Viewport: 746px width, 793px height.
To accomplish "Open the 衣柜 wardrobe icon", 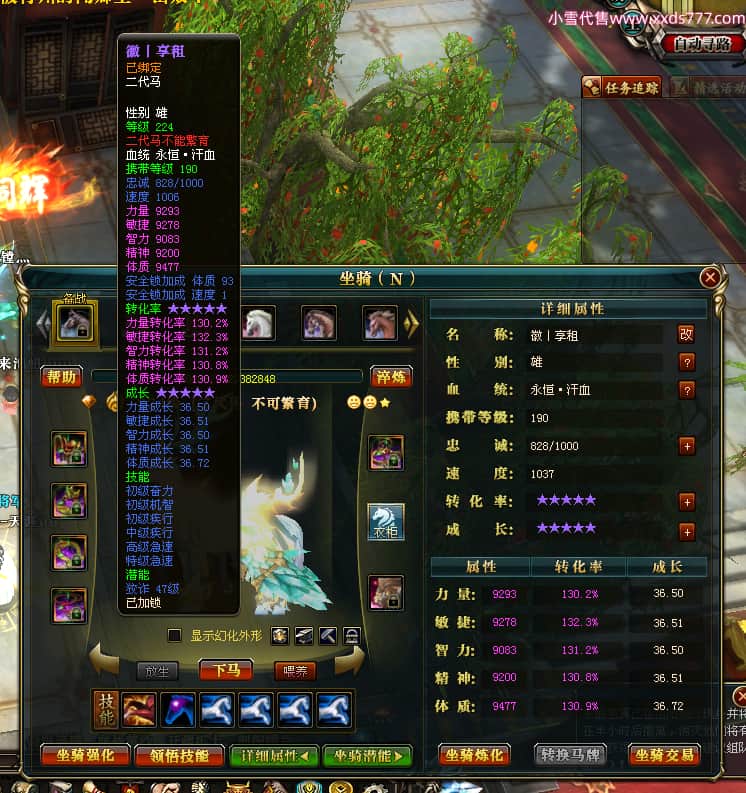I will pyautogui.click(x=386, y=522).
